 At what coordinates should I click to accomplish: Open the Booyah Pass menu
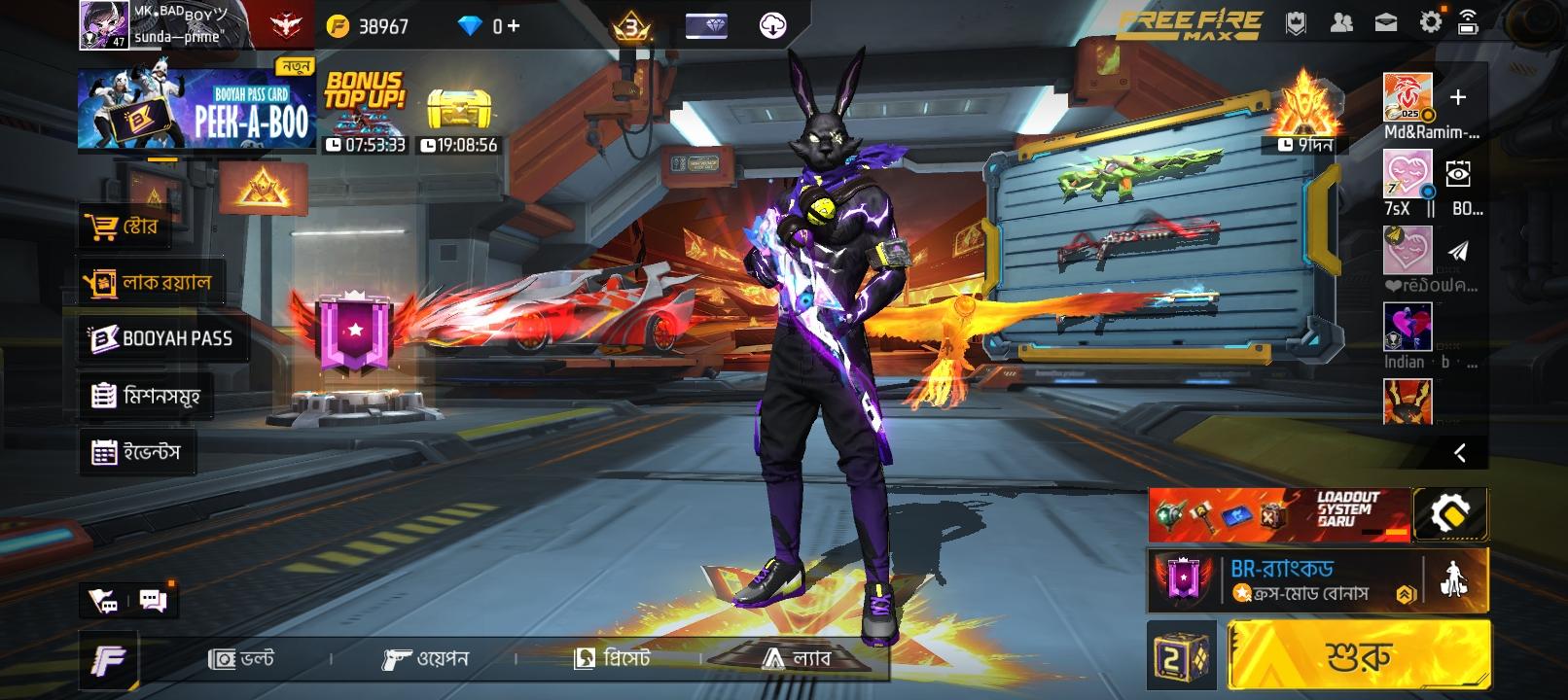click(162, 338)
